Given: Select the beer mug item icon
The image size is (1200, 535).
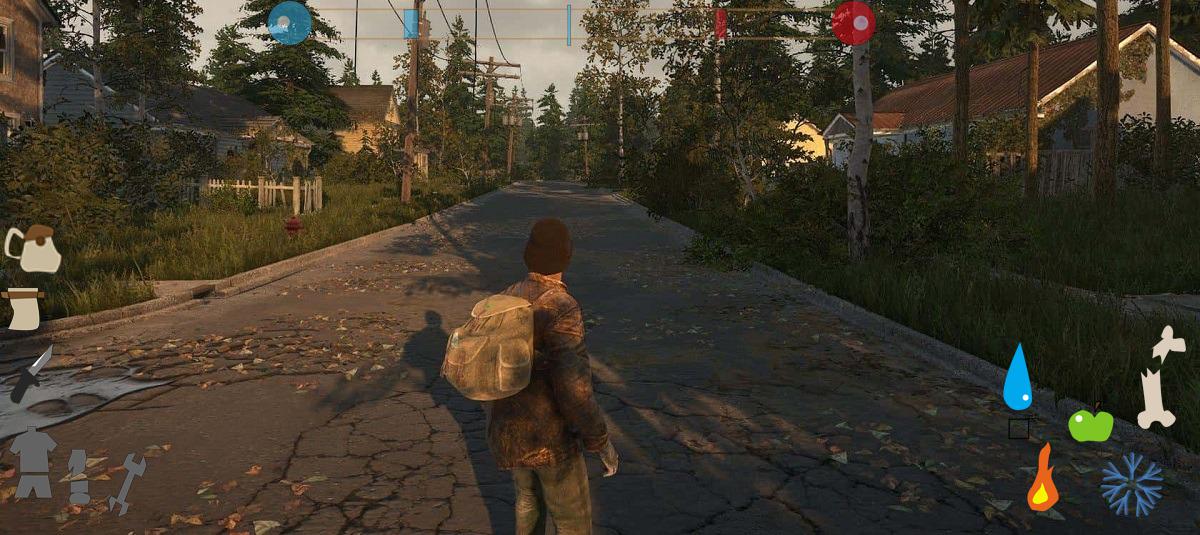Looking at the screenshot, I should [32, 249].
